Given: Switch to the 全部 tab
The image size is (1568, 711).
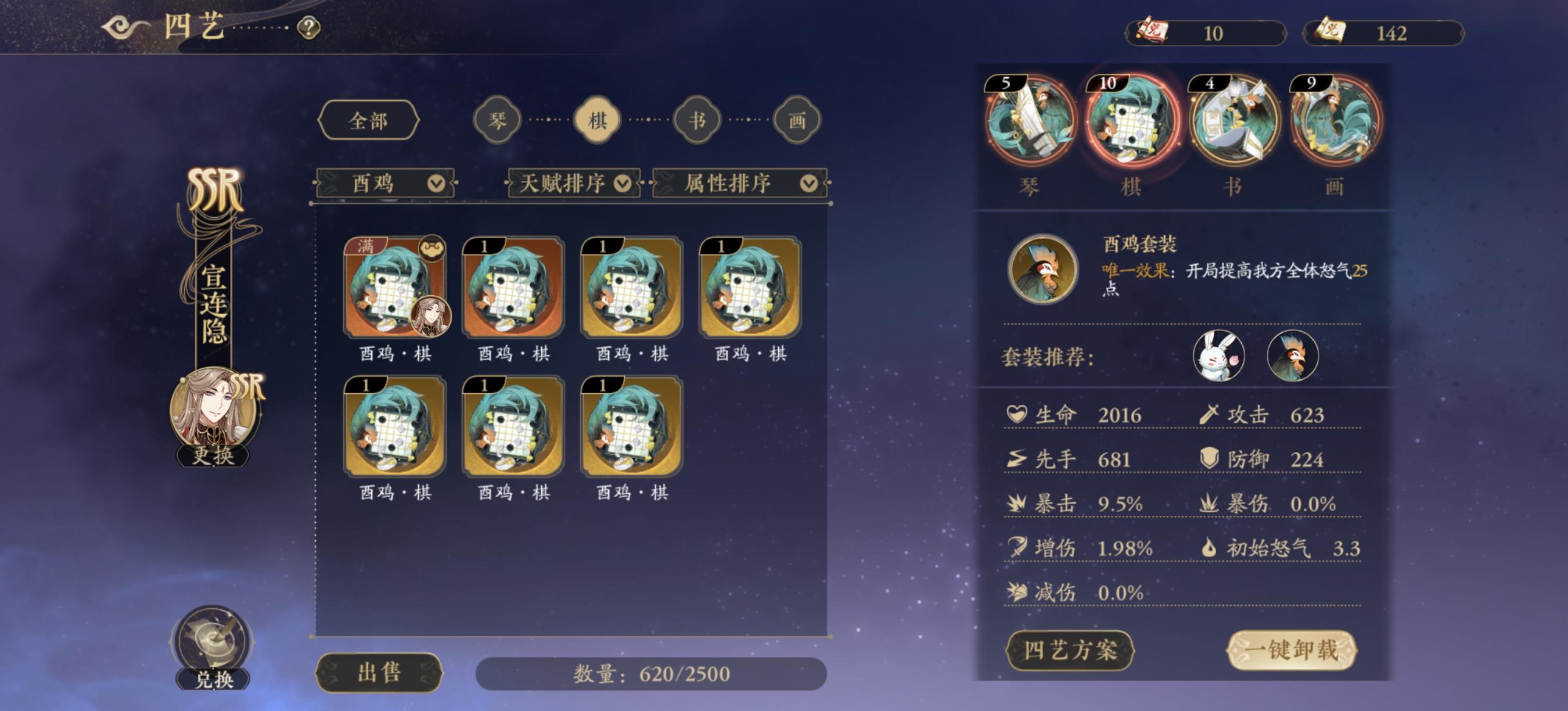Looking at the screenshot, I should 371,120.
